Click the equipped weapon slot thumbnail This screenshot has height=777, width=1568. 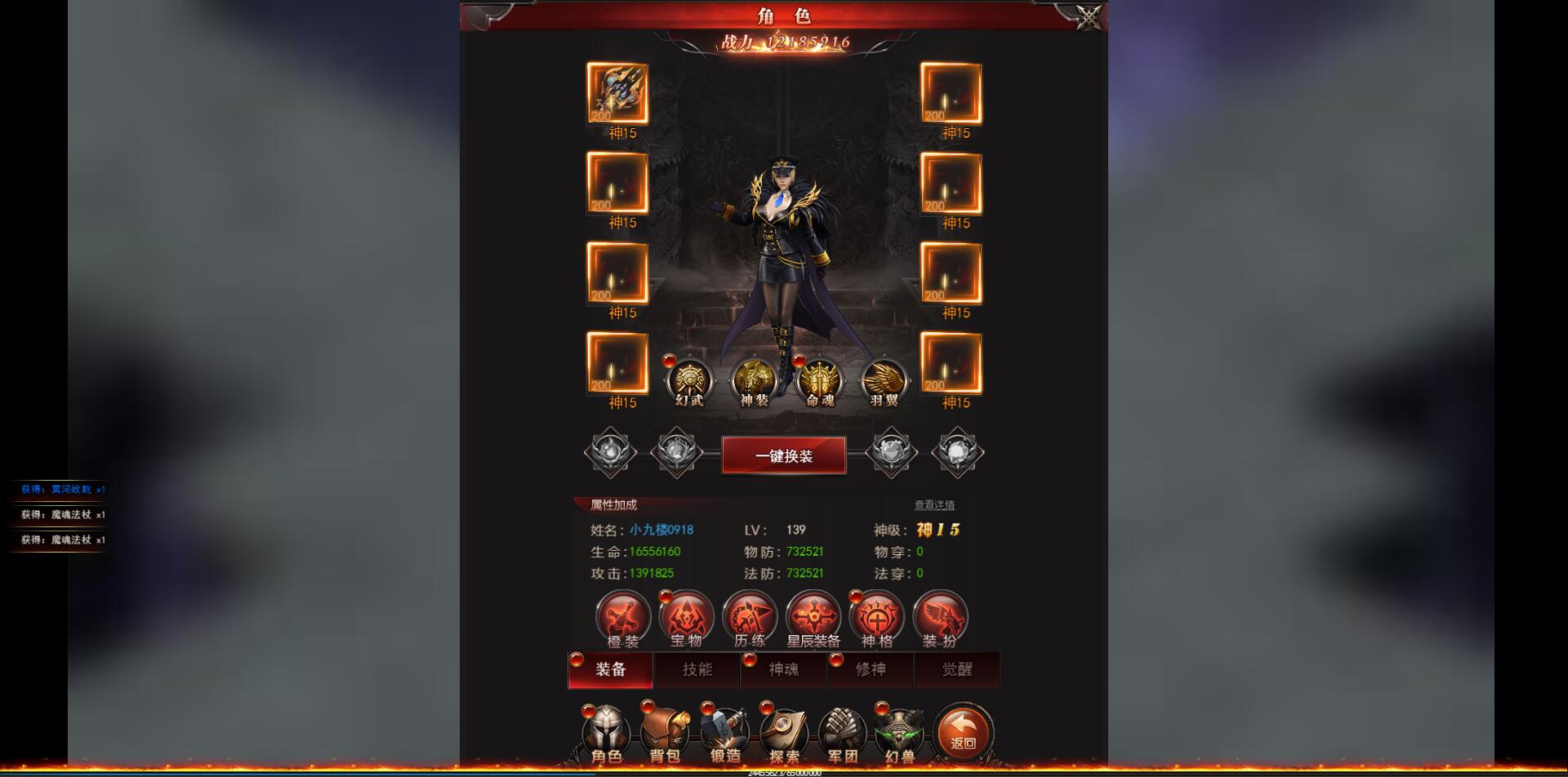point(618,92)
